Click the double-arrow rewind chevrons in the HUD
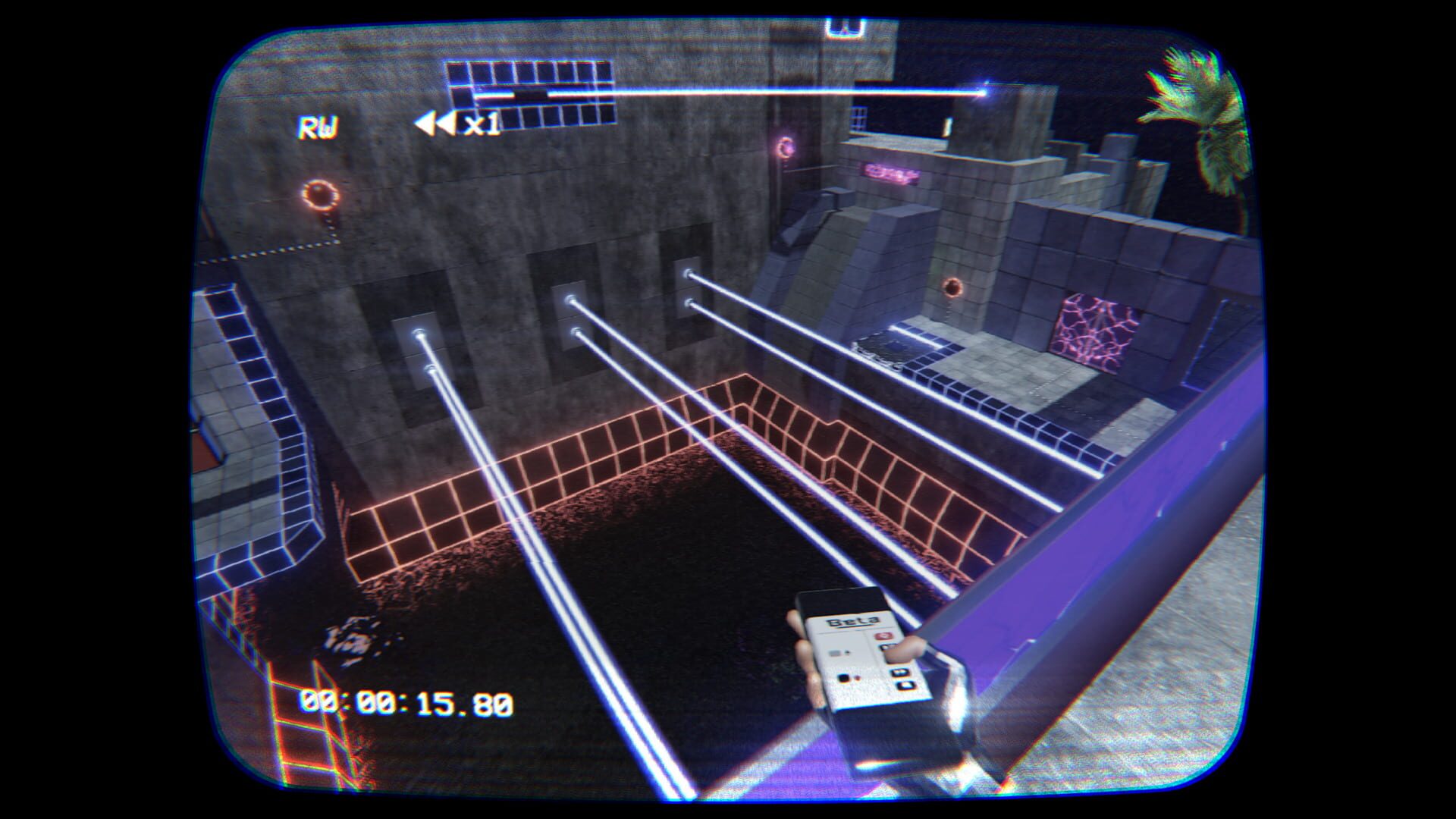 pyautogui.click(x=435, y=121)
